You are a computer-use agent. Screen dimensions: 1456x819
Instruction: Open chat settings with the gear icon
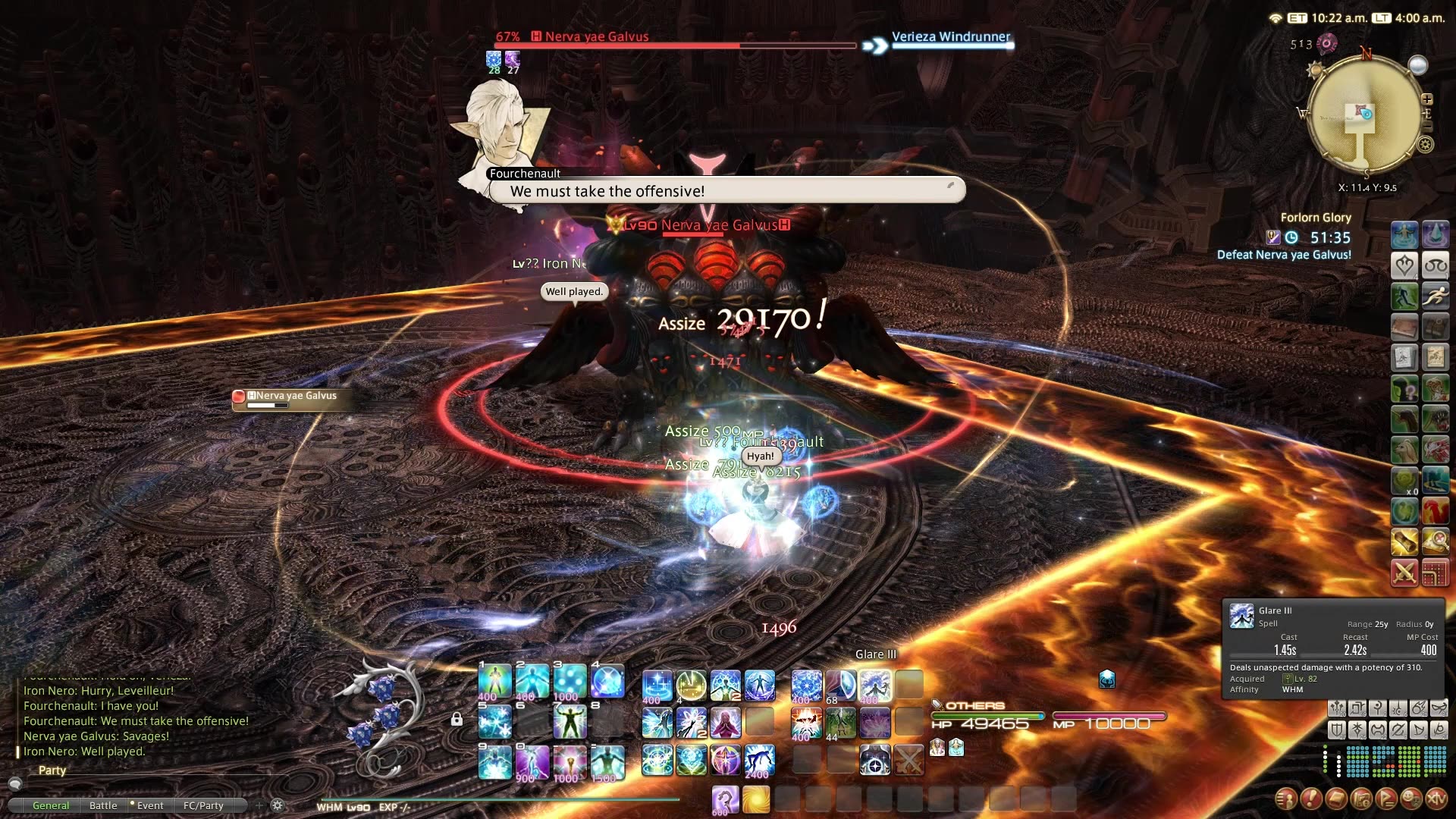click(277, 805)
